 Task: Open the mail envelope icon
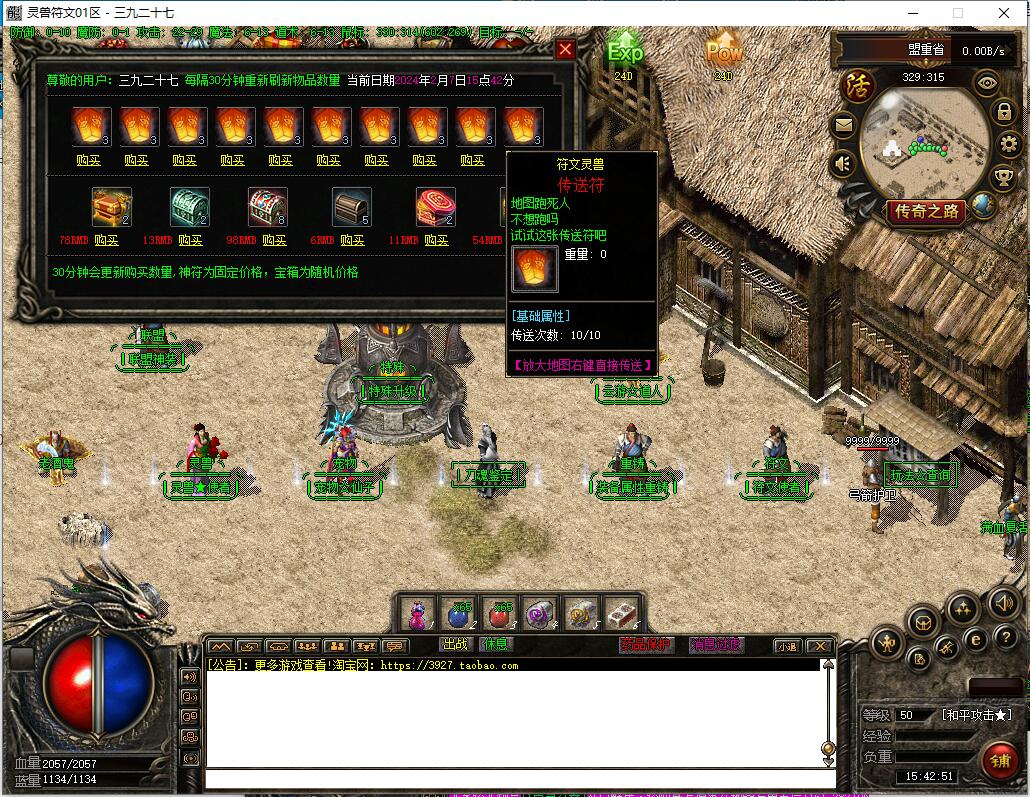[843, 125]
